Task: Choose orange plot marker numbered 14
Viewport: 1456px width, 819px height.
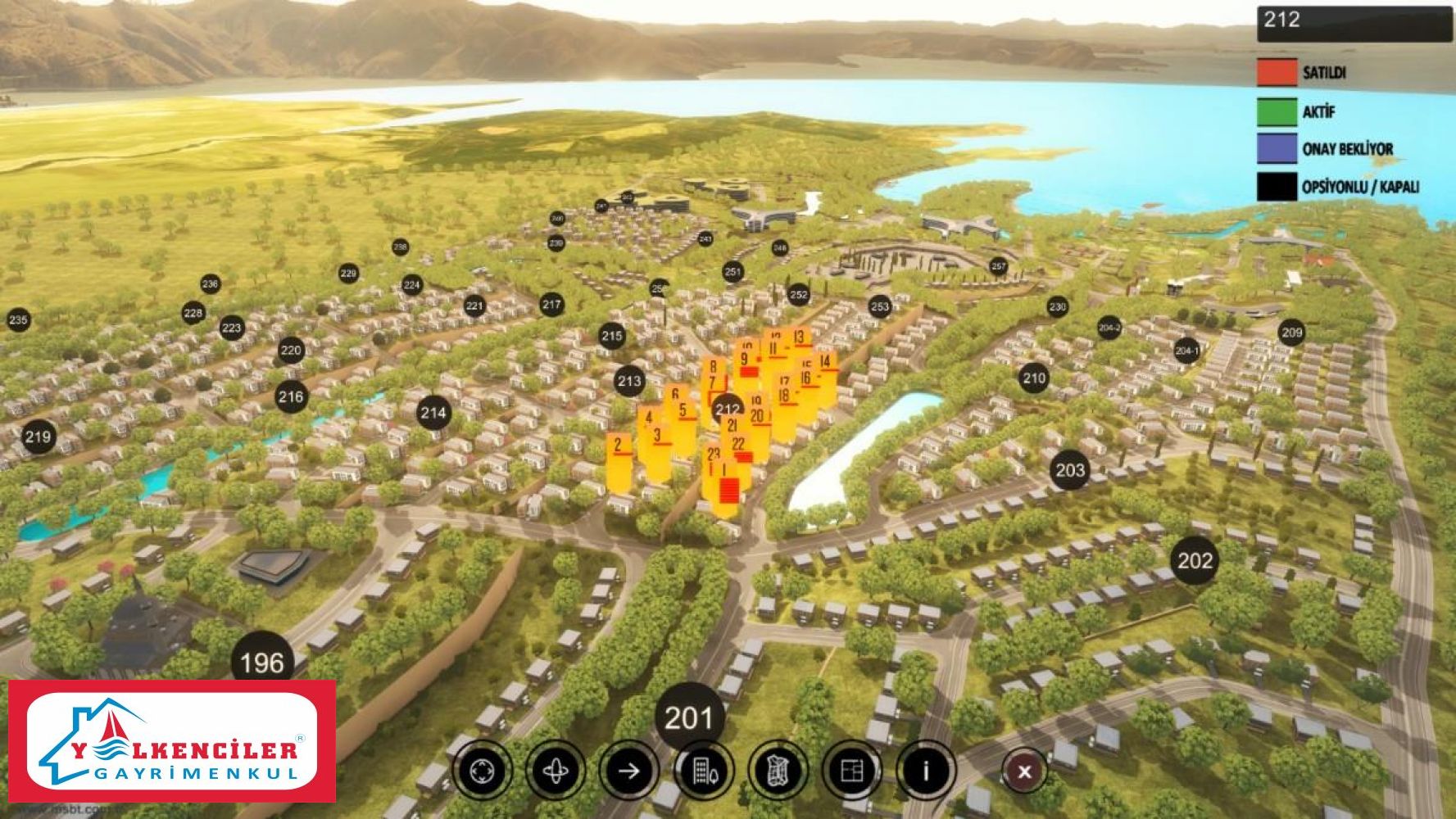Action: pyautogui.click(x=826, y=362)
